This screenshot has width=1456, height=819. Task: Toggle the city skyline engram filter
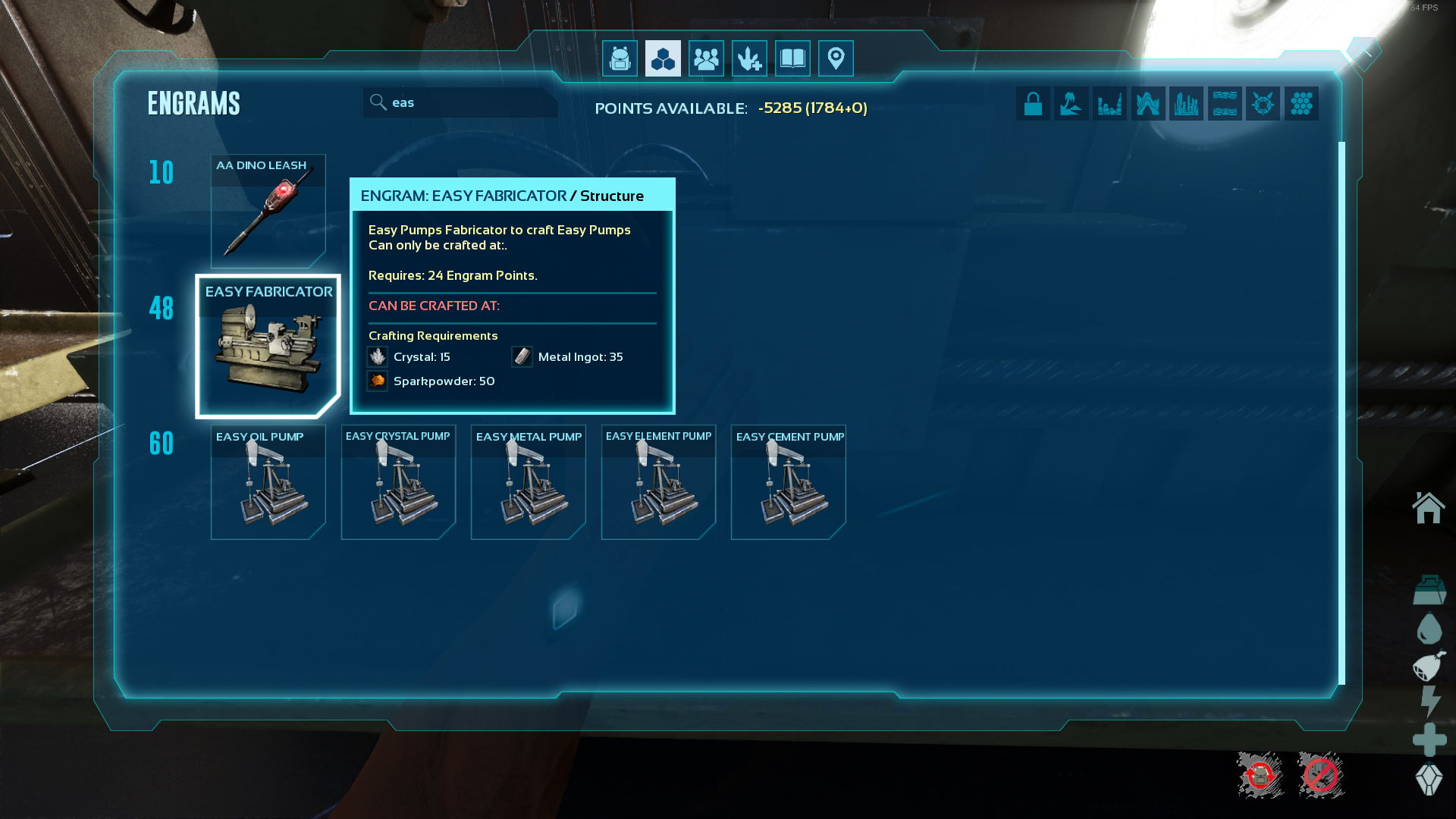[1186, 104]
